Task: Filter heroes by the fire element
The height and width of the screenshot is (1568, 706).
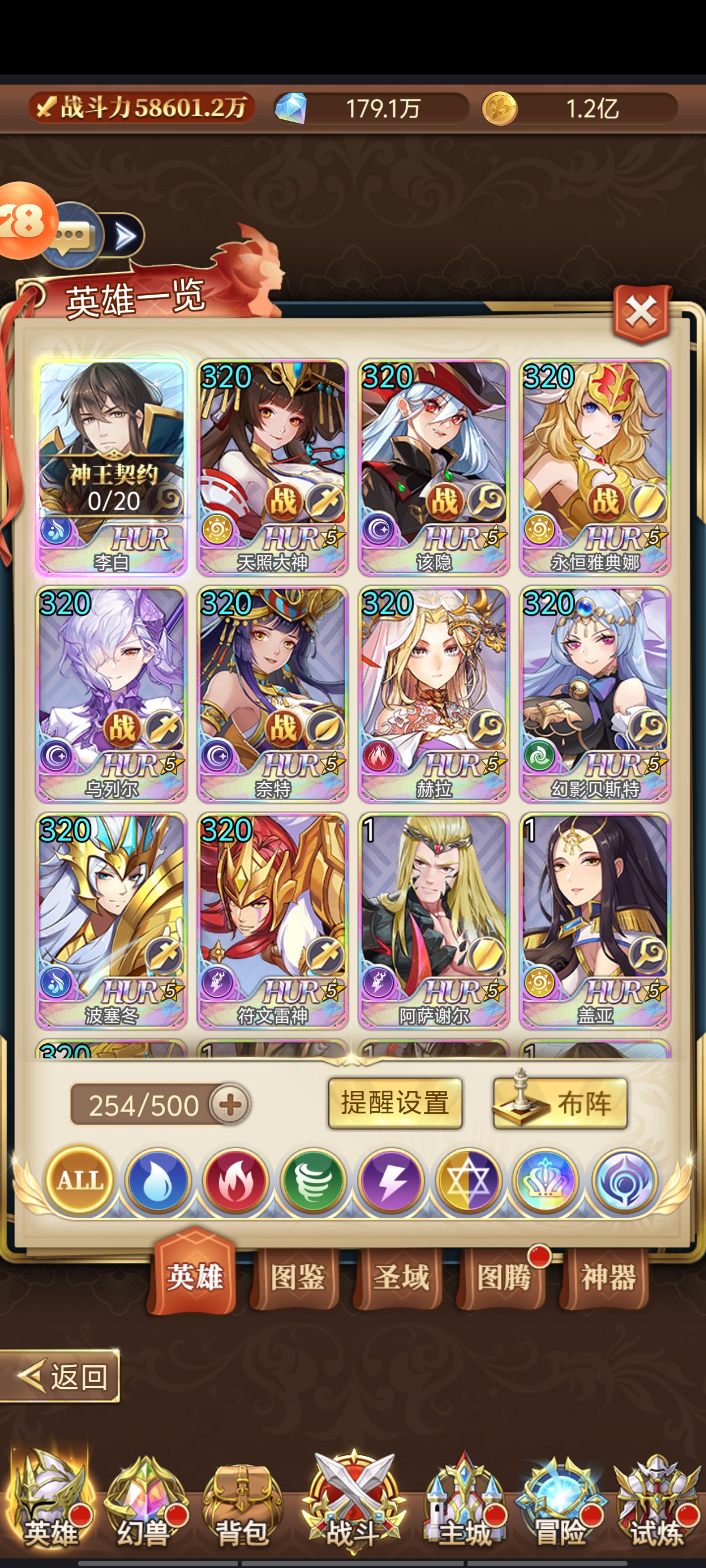Action: (235, 1181)
